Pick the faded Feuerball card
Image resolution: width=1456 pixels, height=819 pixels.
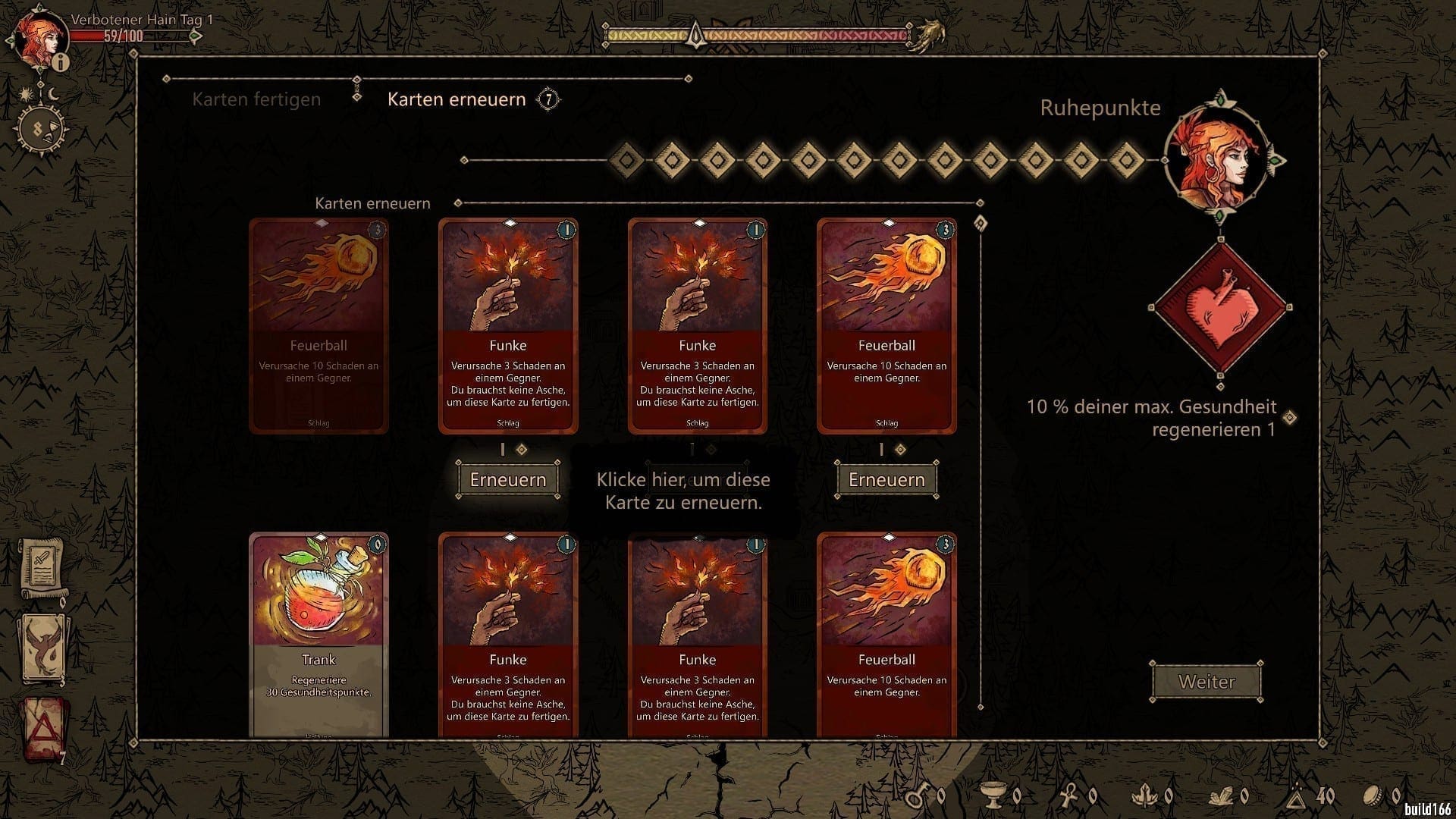pyautogui.click(x=318, y=325)
